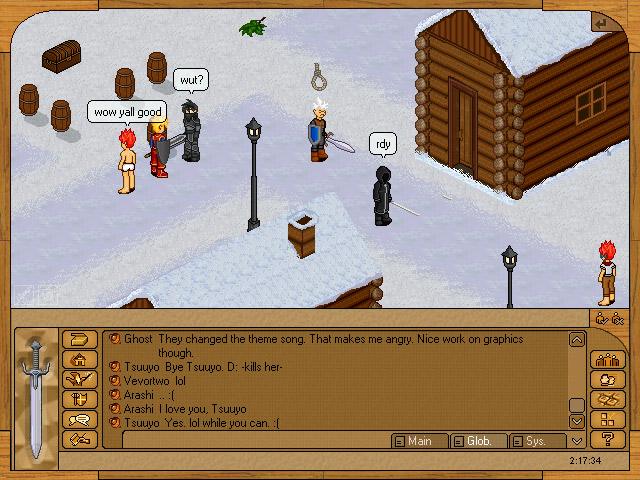
Task: Open the shield and sword equipment button
Action: point(79,398)
